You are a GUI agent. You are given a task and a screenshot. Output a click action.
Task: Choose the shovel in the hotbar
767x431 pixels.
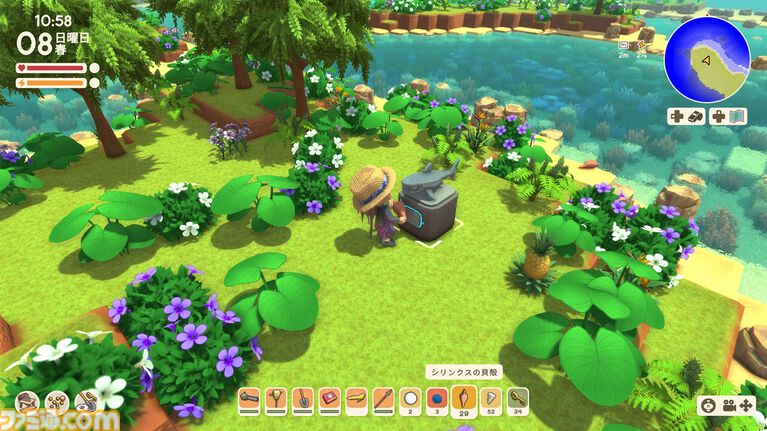pos(303,401)
